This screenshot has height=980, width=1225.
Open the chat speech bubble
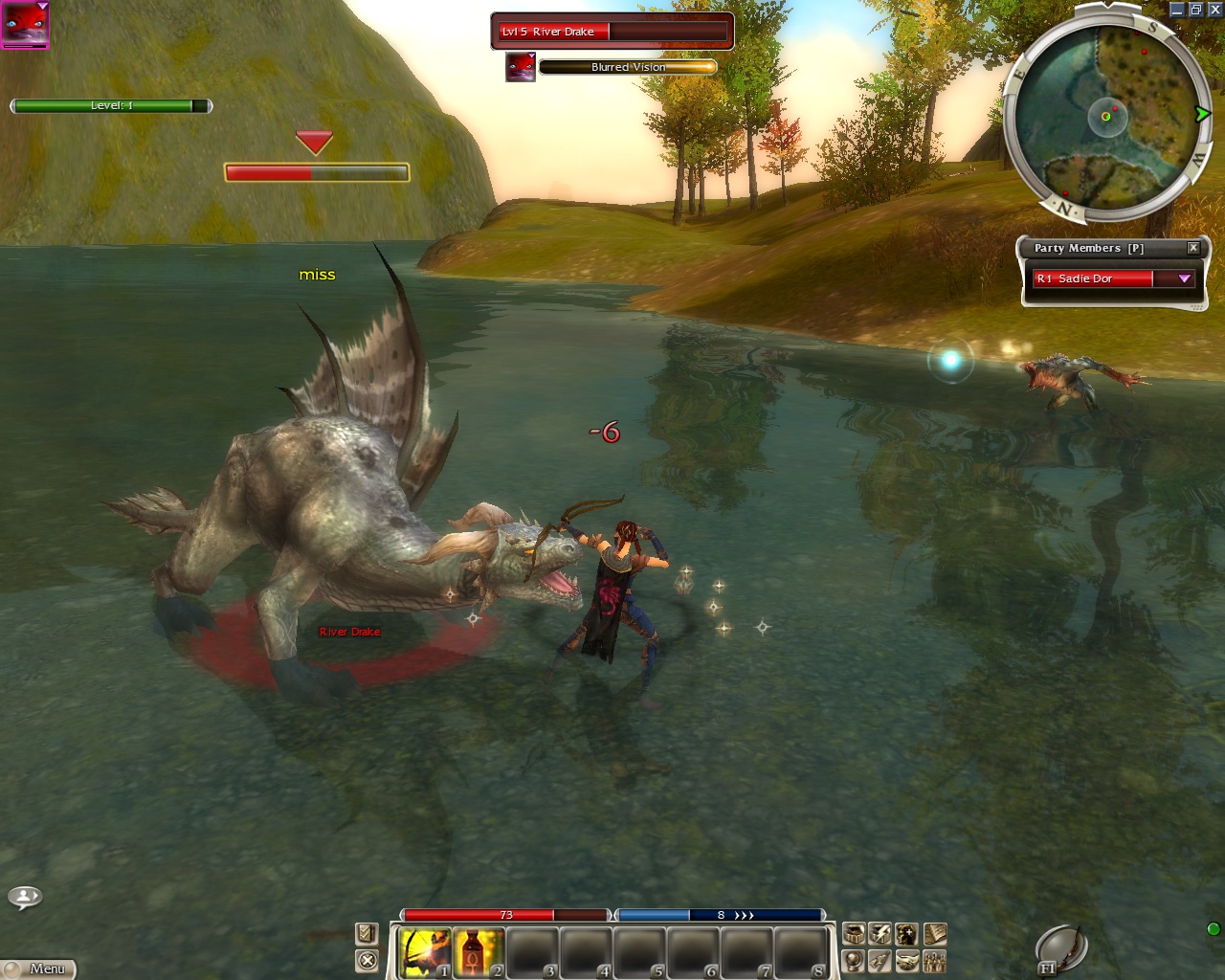click(25, 897)
